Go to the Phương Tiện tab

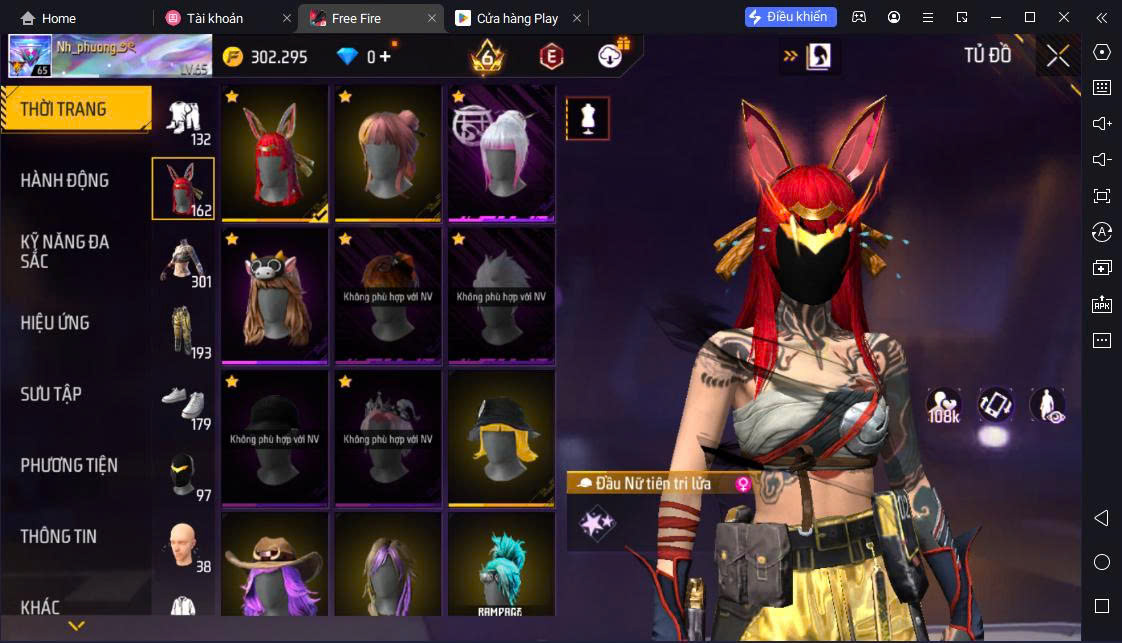pyautogui.click(x=69, y=465)
